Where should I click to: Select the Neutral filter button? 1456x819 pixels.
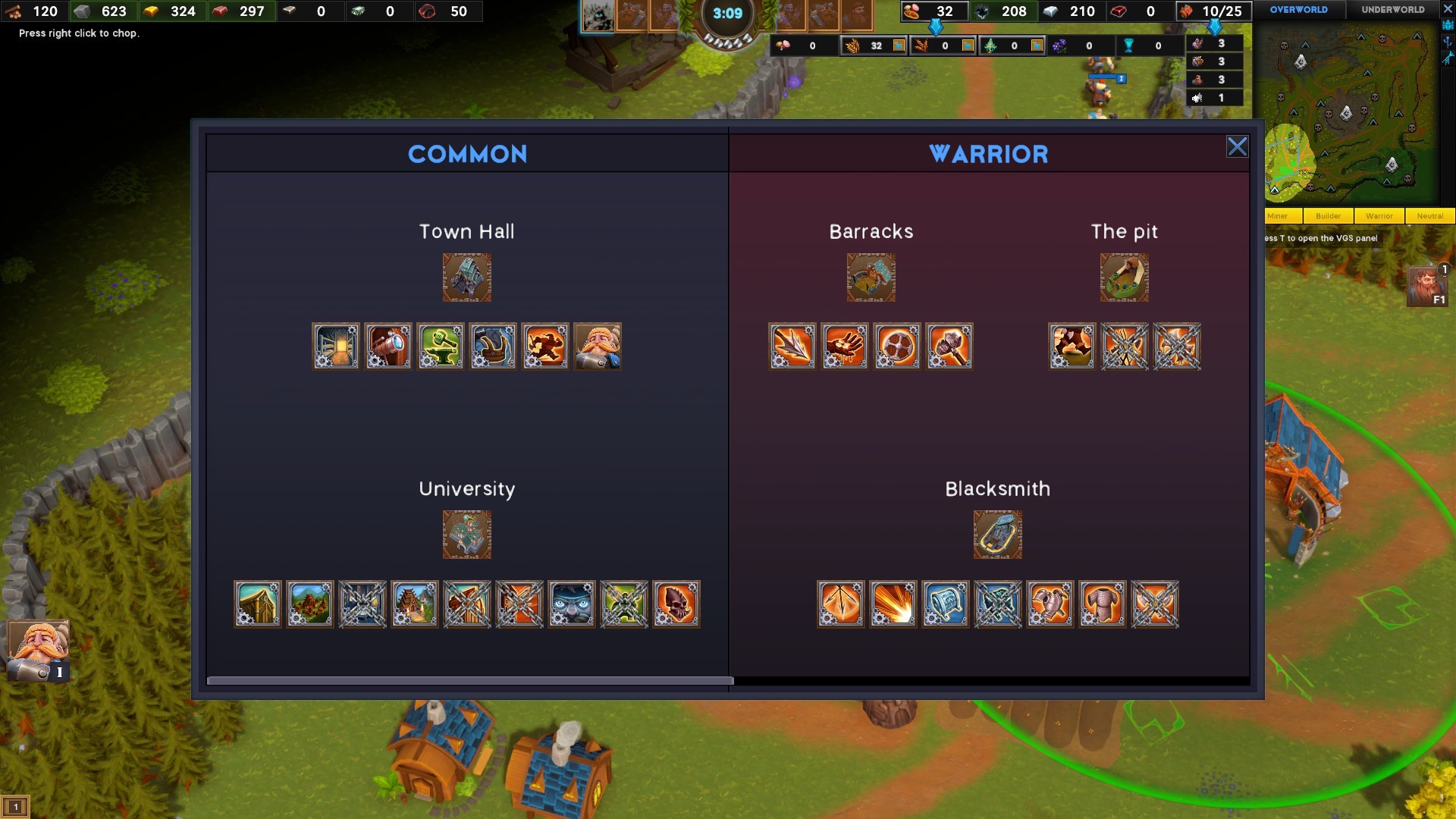pos(1430,216)
